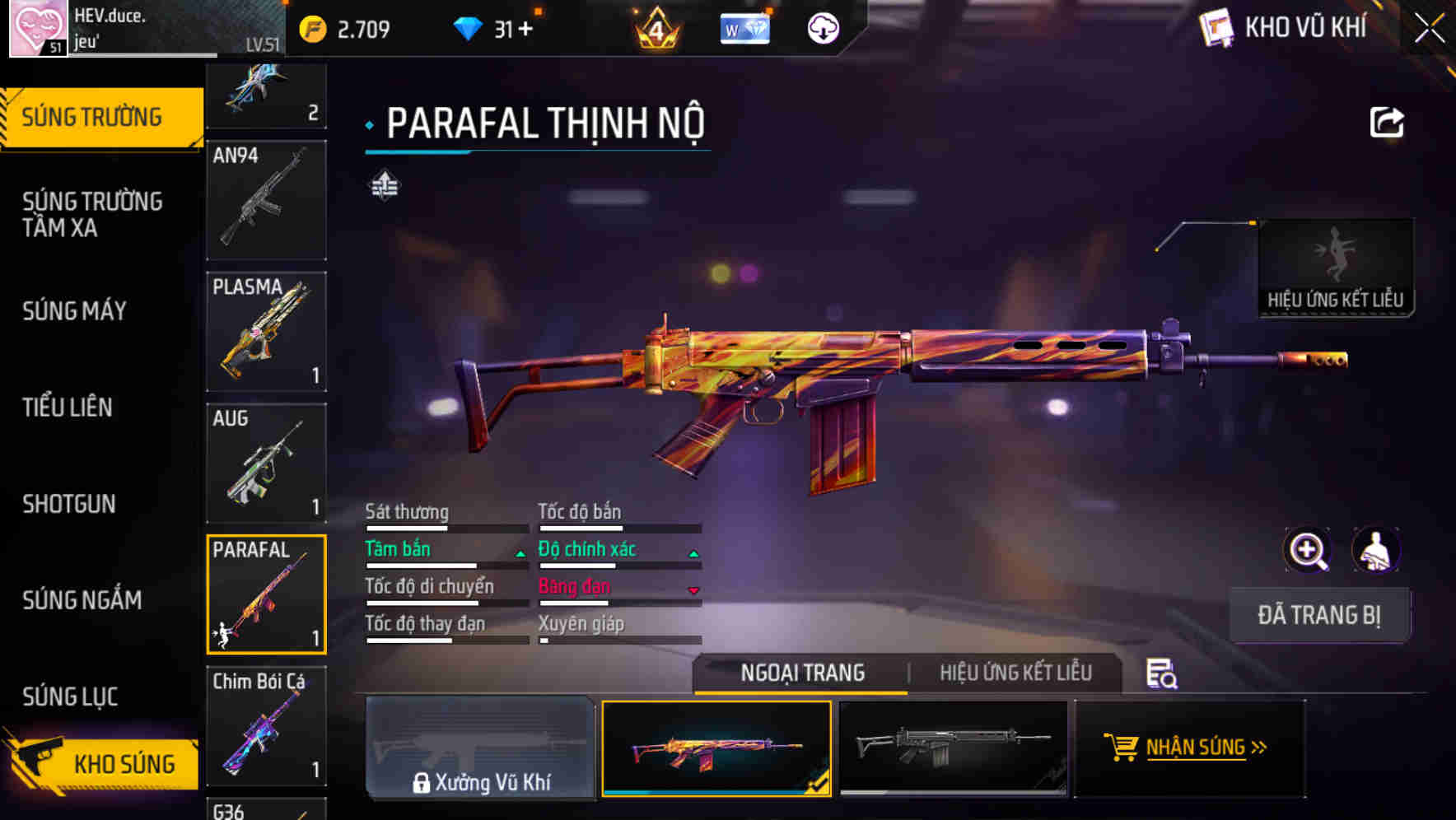This screenshot has height=820, width=1456.
Task: Click the cloud download icon in top bar
Action: [821, 27]
